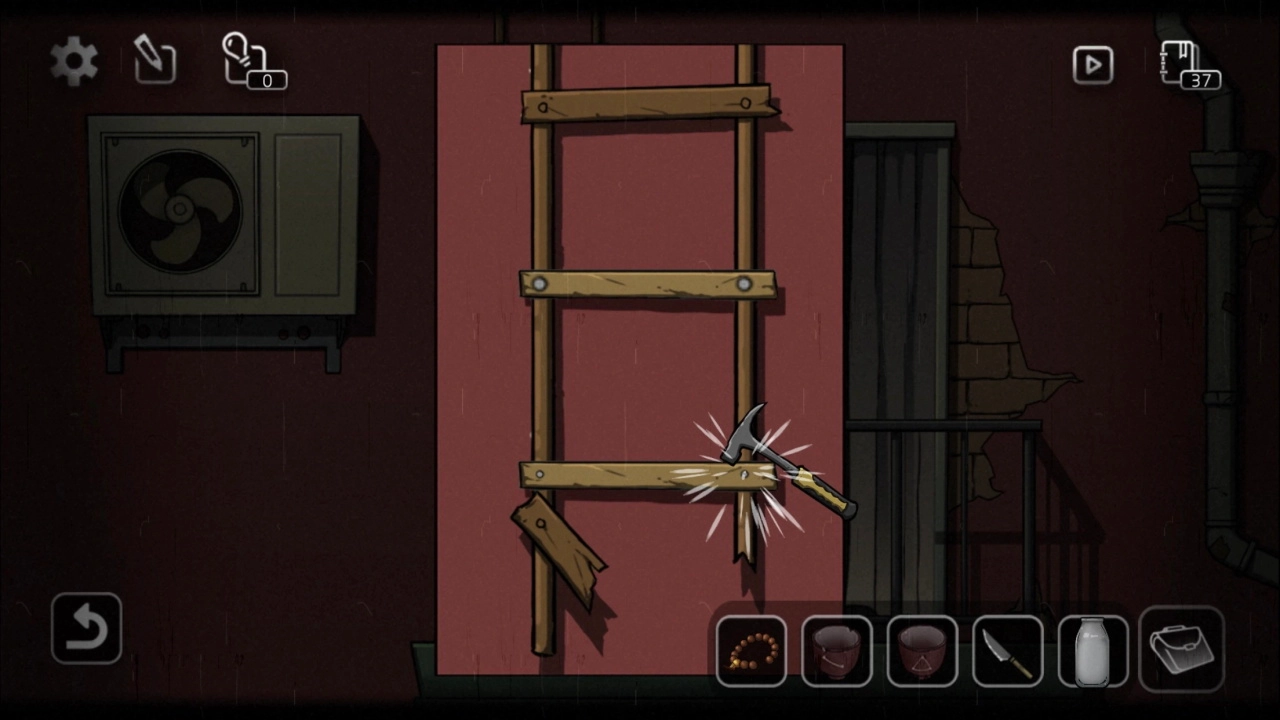Choose the red bowl with triangle mark
The height and width of the screenshot is (720, 1280).
(x=922, y=652)
